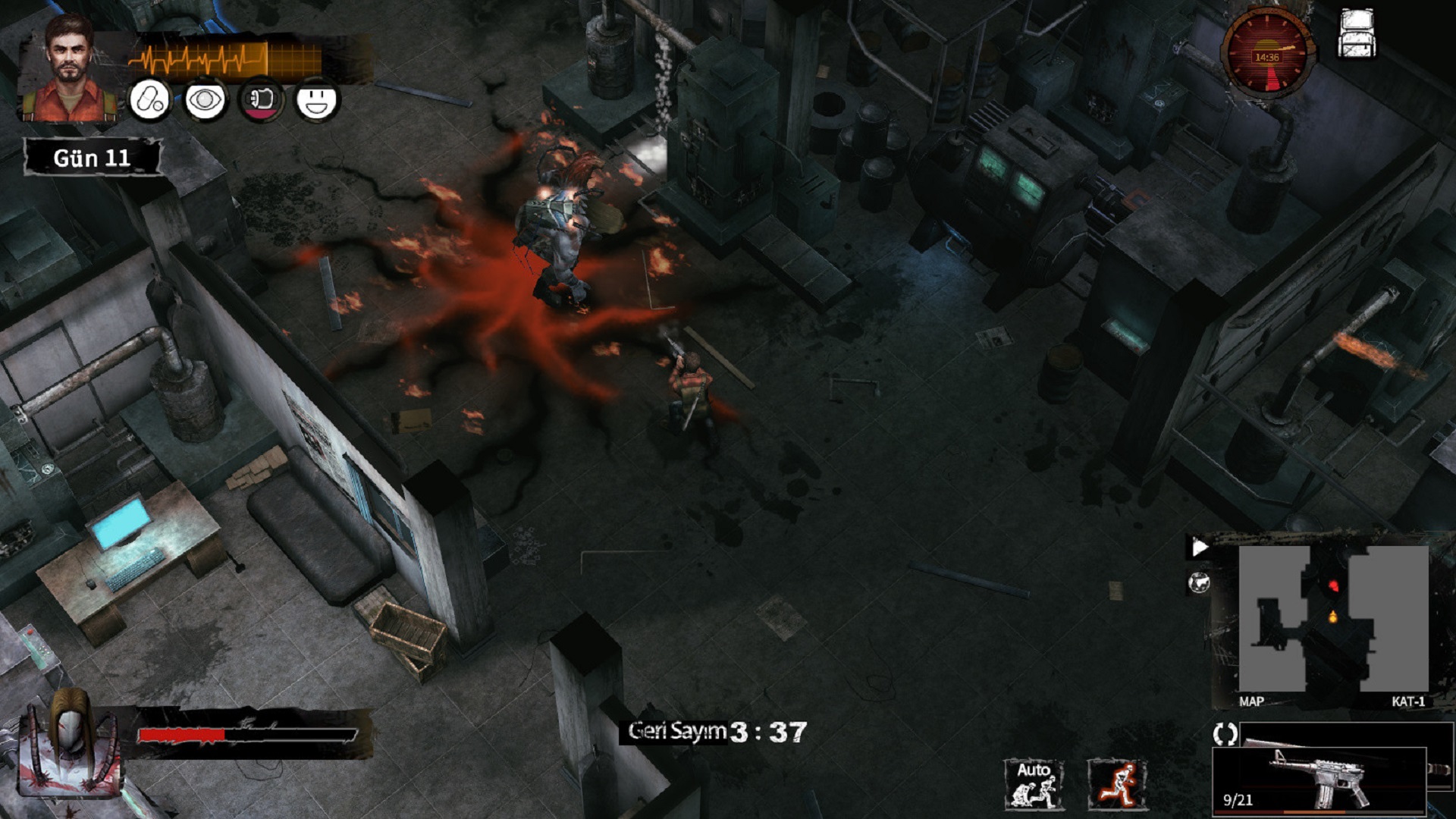Reload the weapon with the circular arrows

tap(1225, 733)
